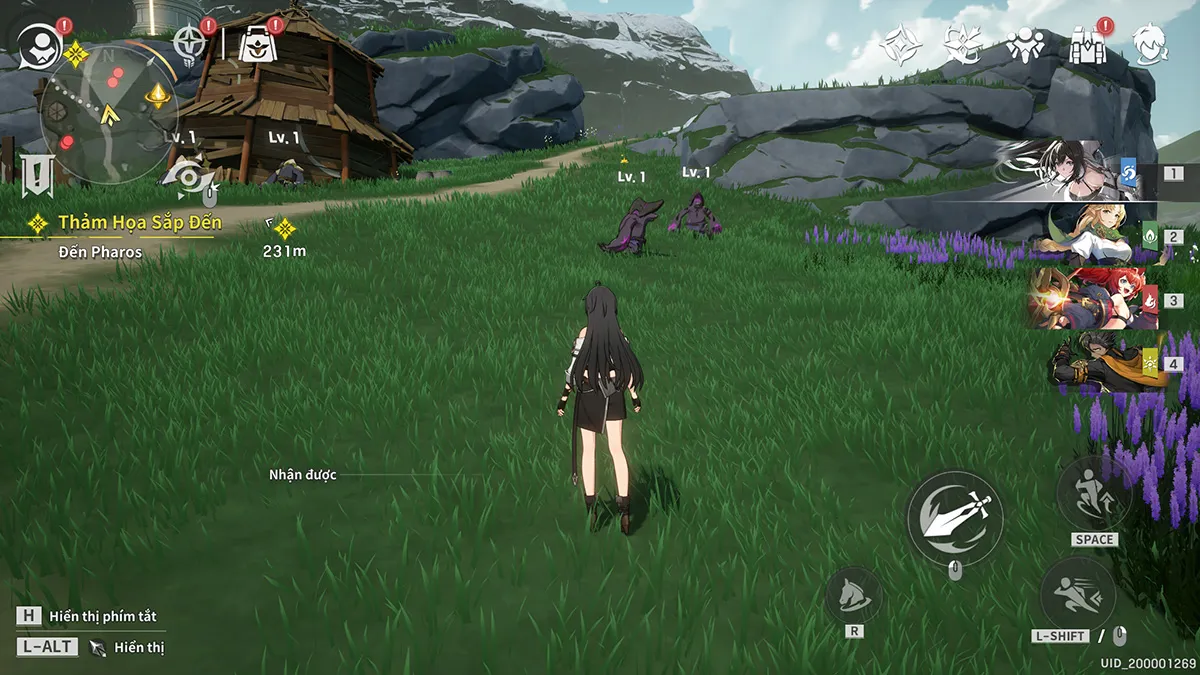Open the bag inventory icon
The width and height of the screenshot is (1200, 675).
click(x=257, y=44)
